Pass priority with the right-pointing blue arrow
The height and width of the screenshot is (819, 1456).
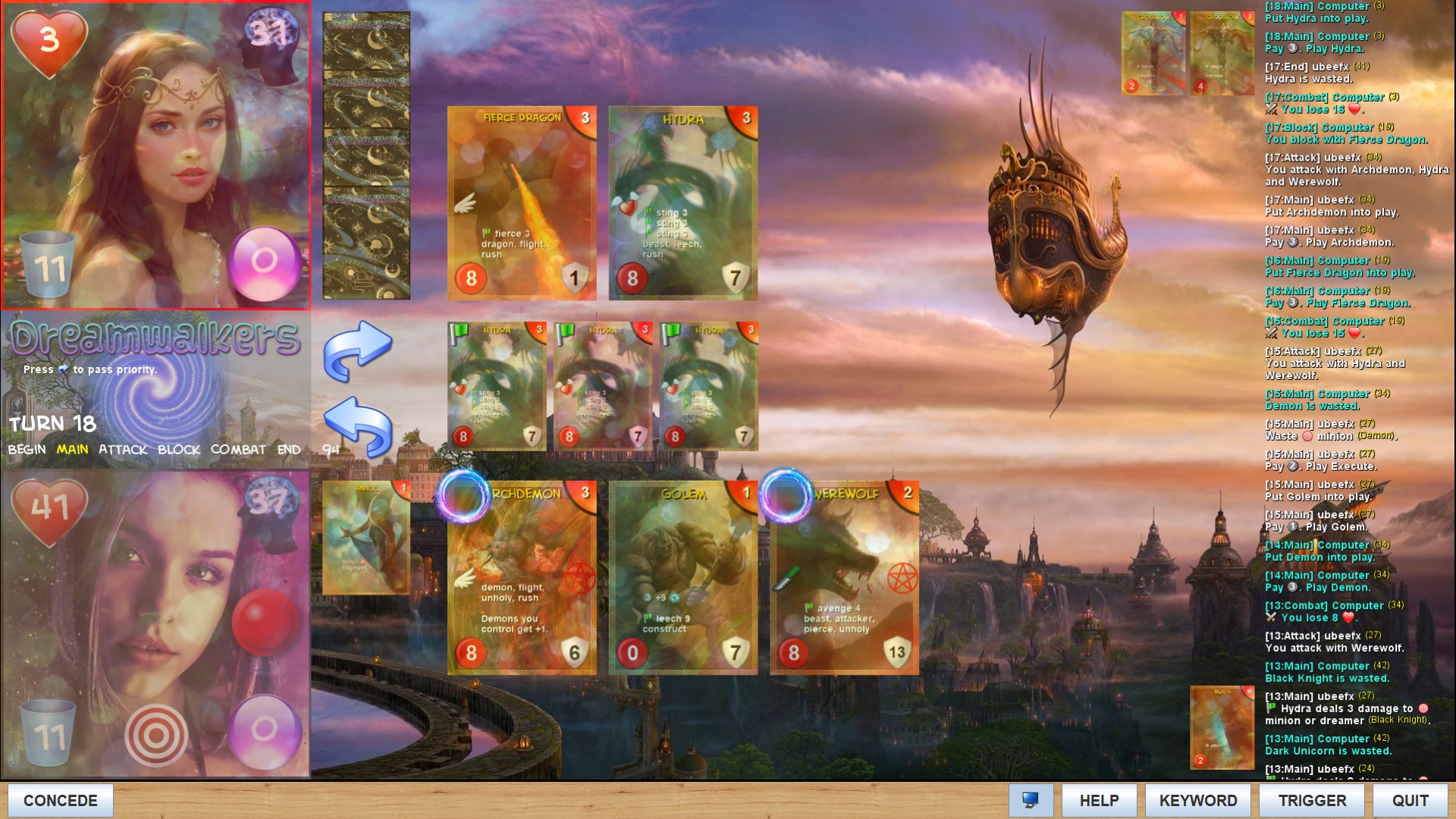tap(357, 349)
